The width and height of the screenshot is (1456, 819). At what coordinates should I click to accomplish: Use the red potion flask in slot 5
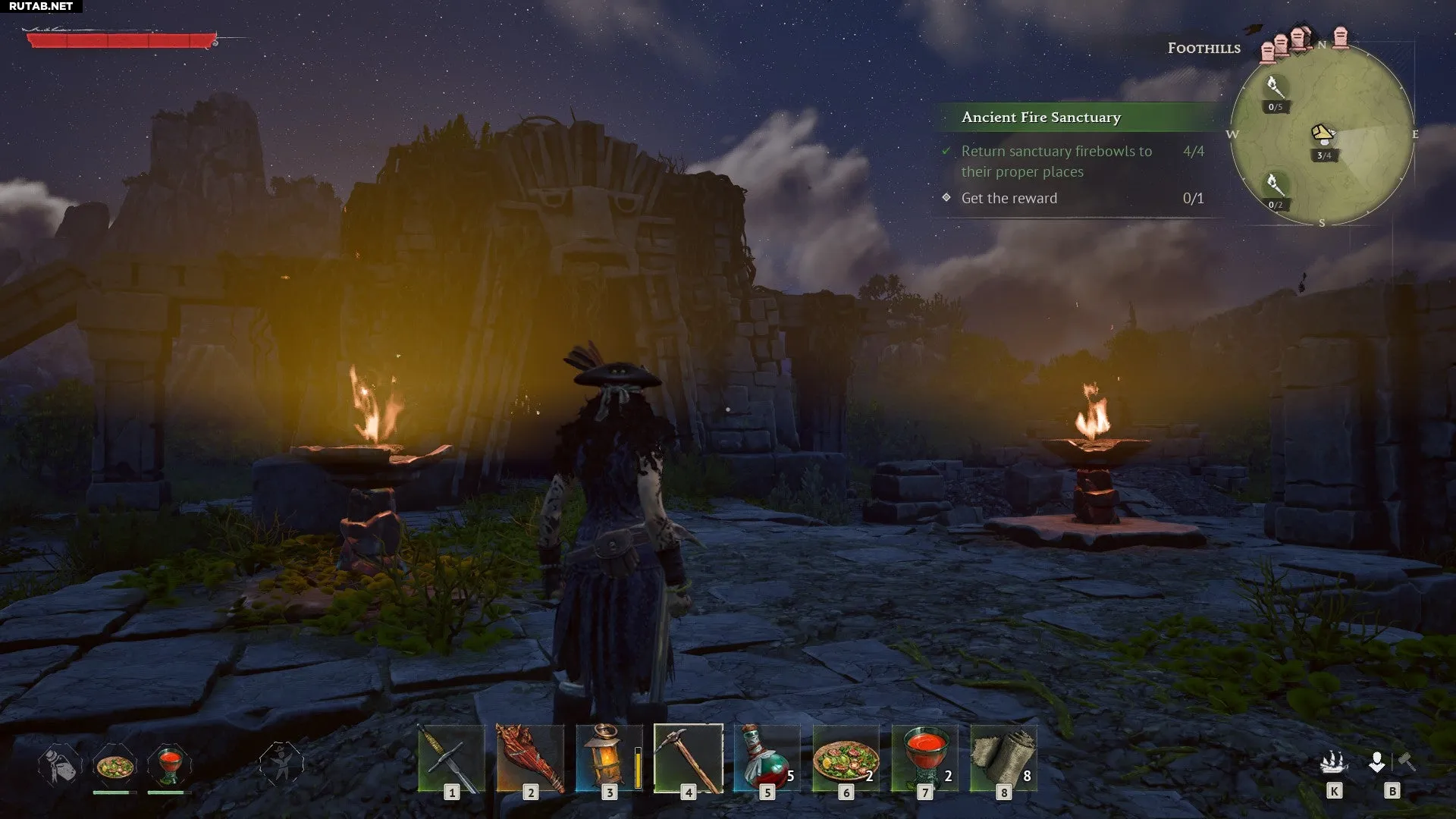767,758
